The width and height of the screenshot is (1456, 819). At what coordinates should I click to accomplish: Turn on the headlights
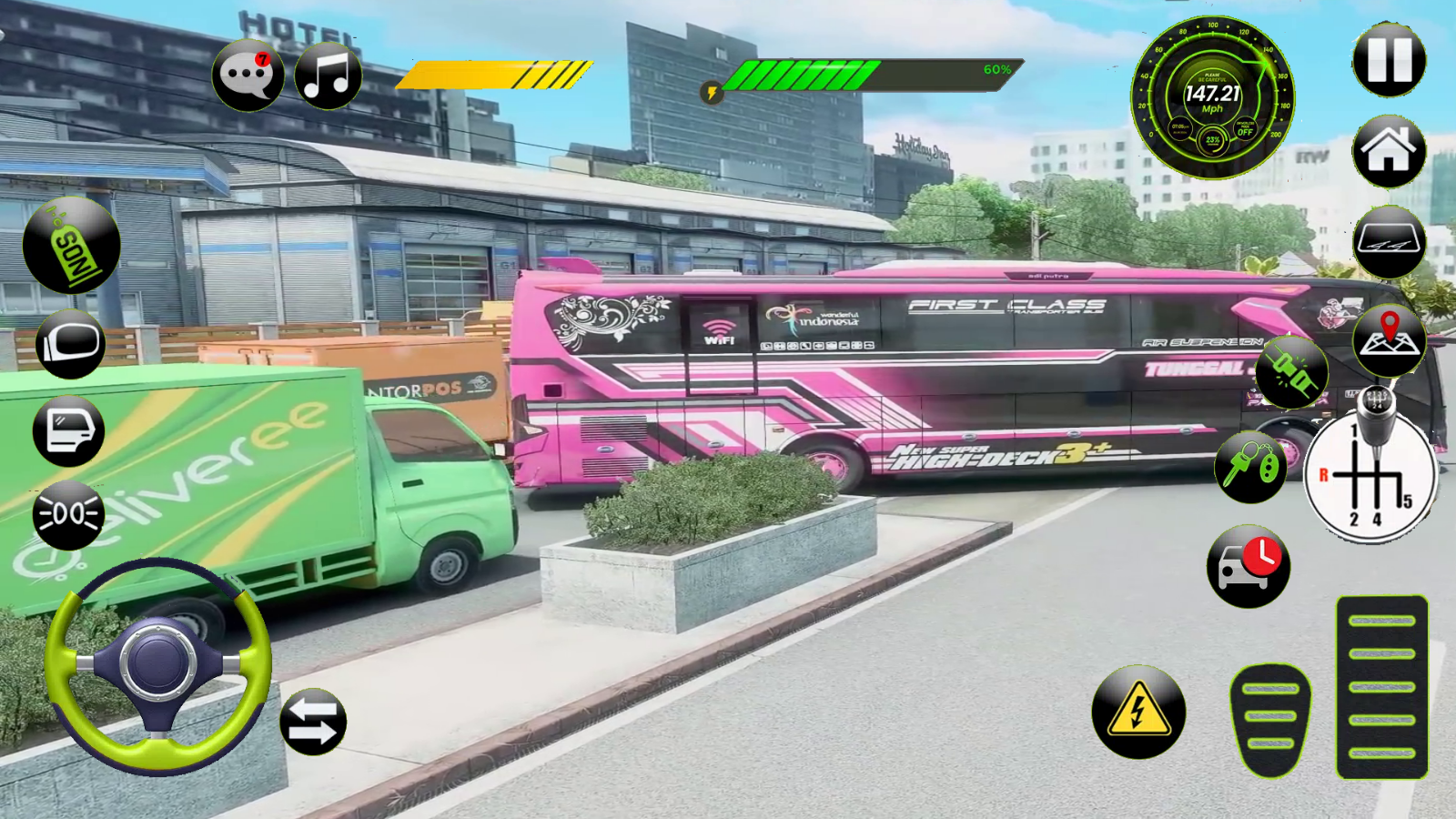[x=68, y=512]
